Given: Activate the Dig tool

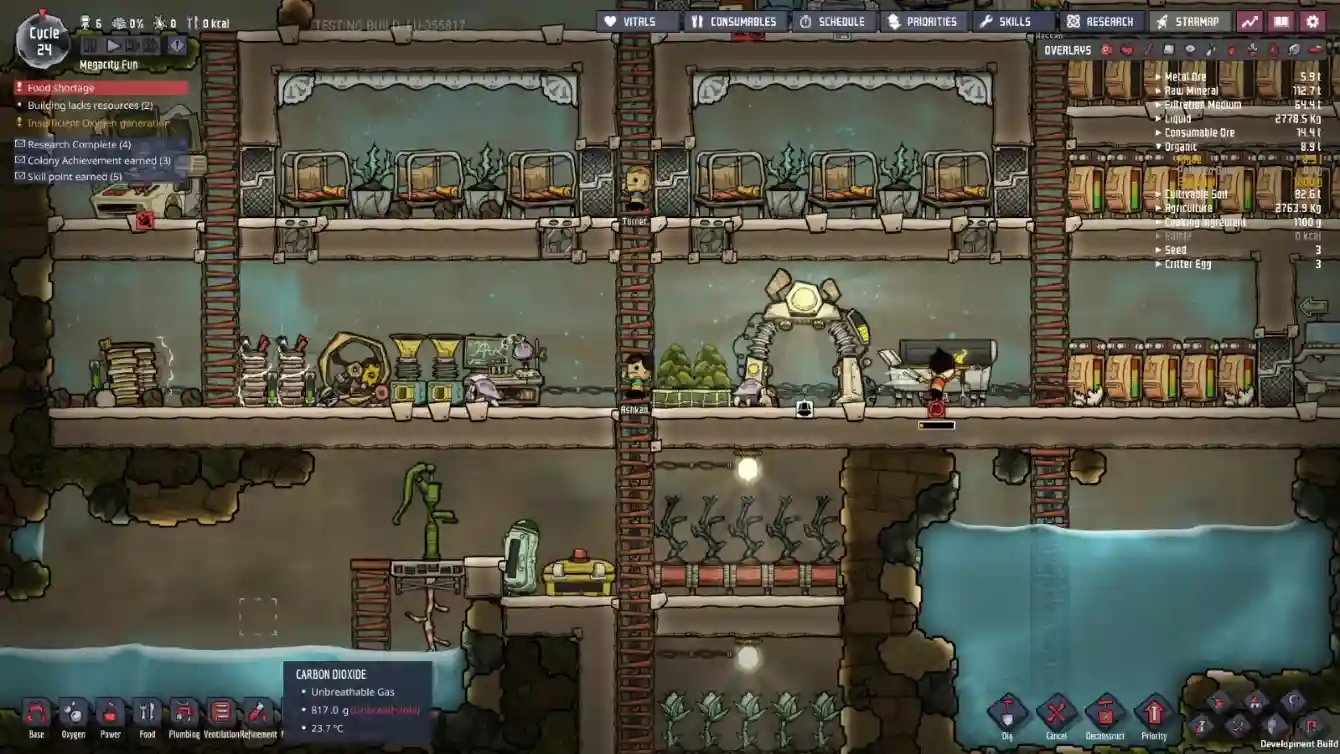Looking at the screenshot, I should pyautogui.click(x=1007, y=715).
